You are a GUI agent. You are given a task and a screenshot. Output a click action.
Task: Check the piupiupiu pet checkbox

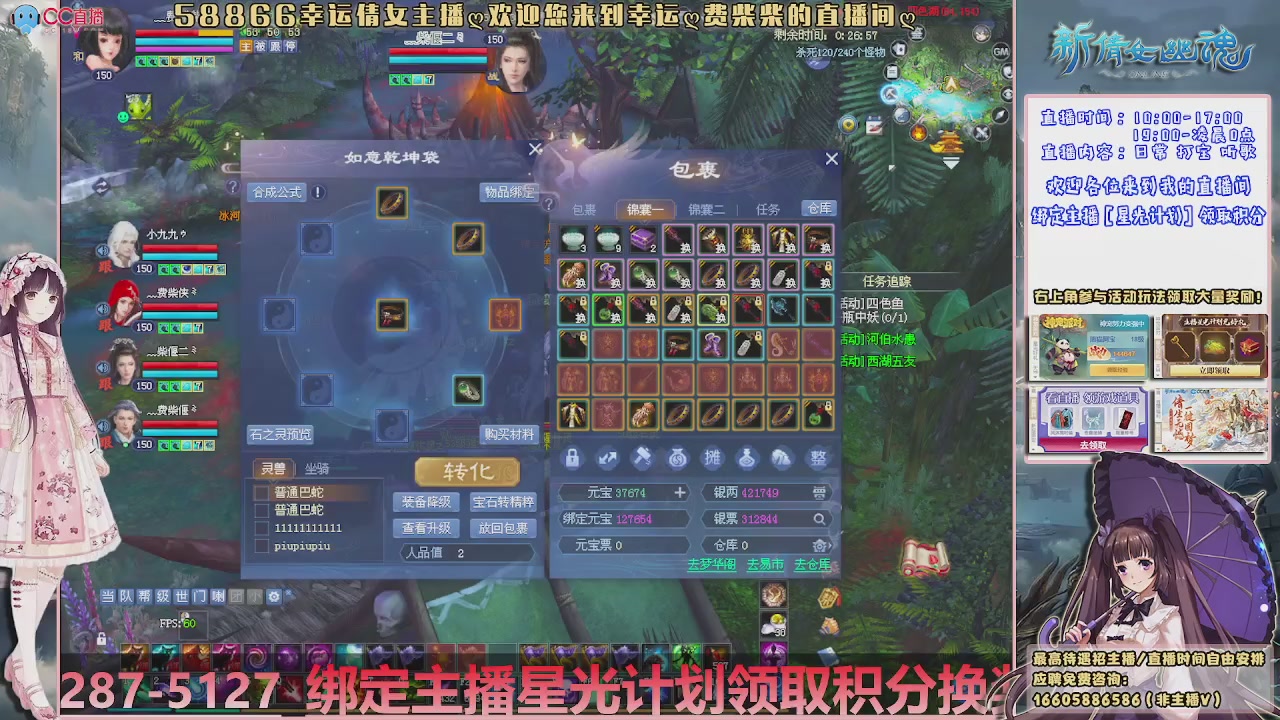[262, 545]
